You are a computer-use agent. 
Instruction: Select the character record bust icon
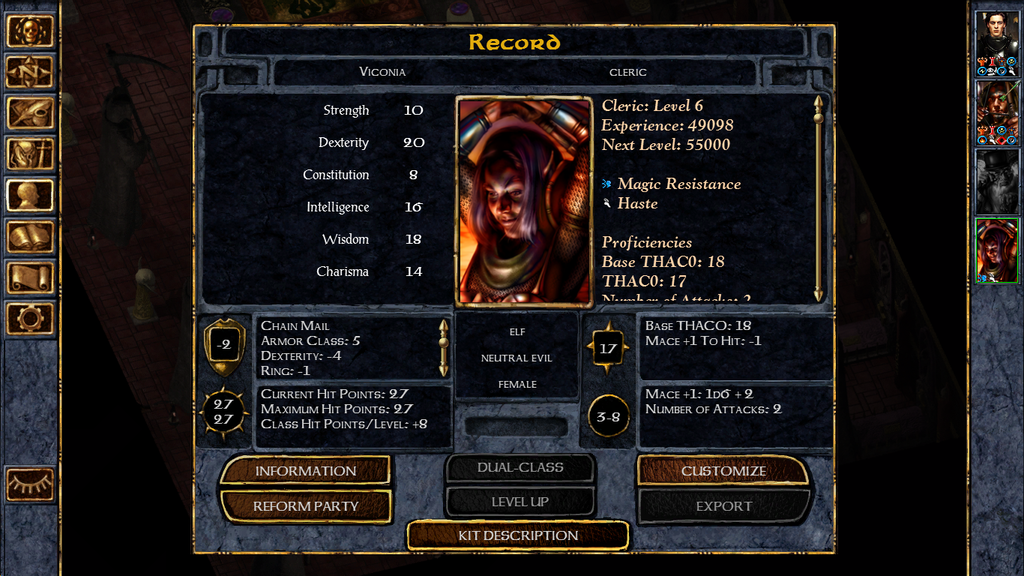pyautogui.click(x=30, y=195)
